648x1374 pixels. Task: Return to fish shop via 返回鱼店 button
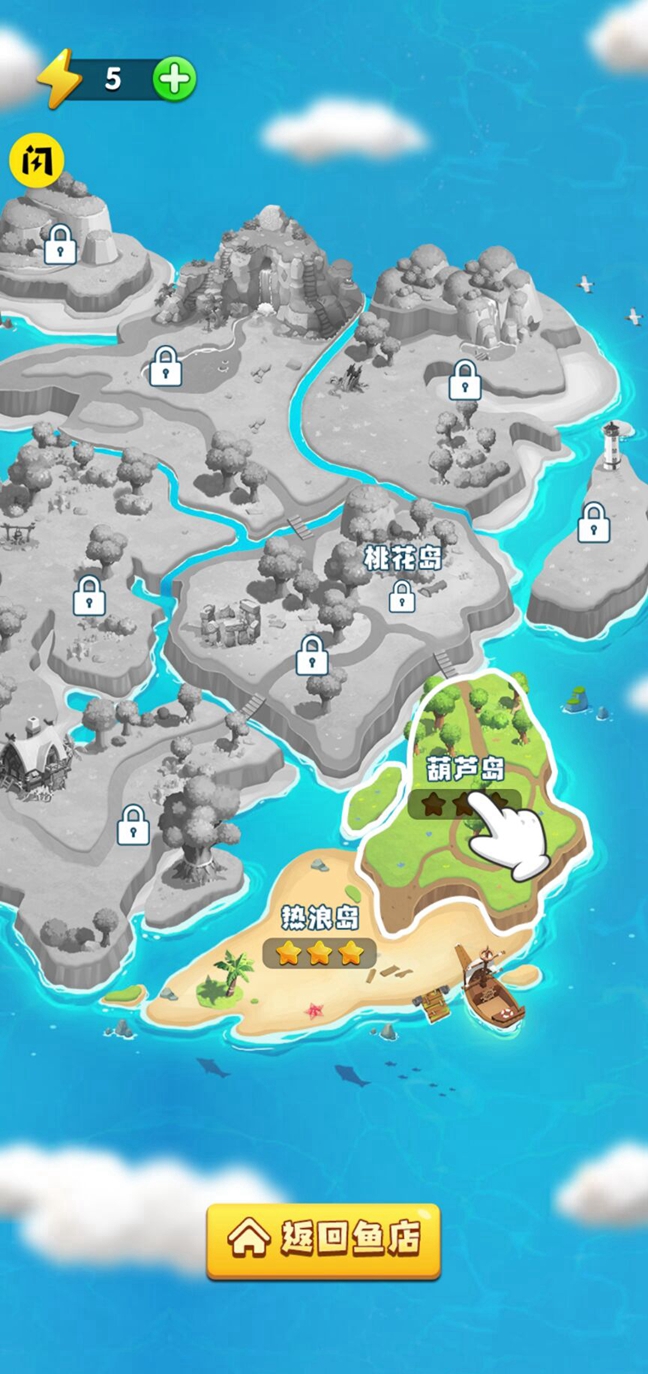tap(323, 1240)
